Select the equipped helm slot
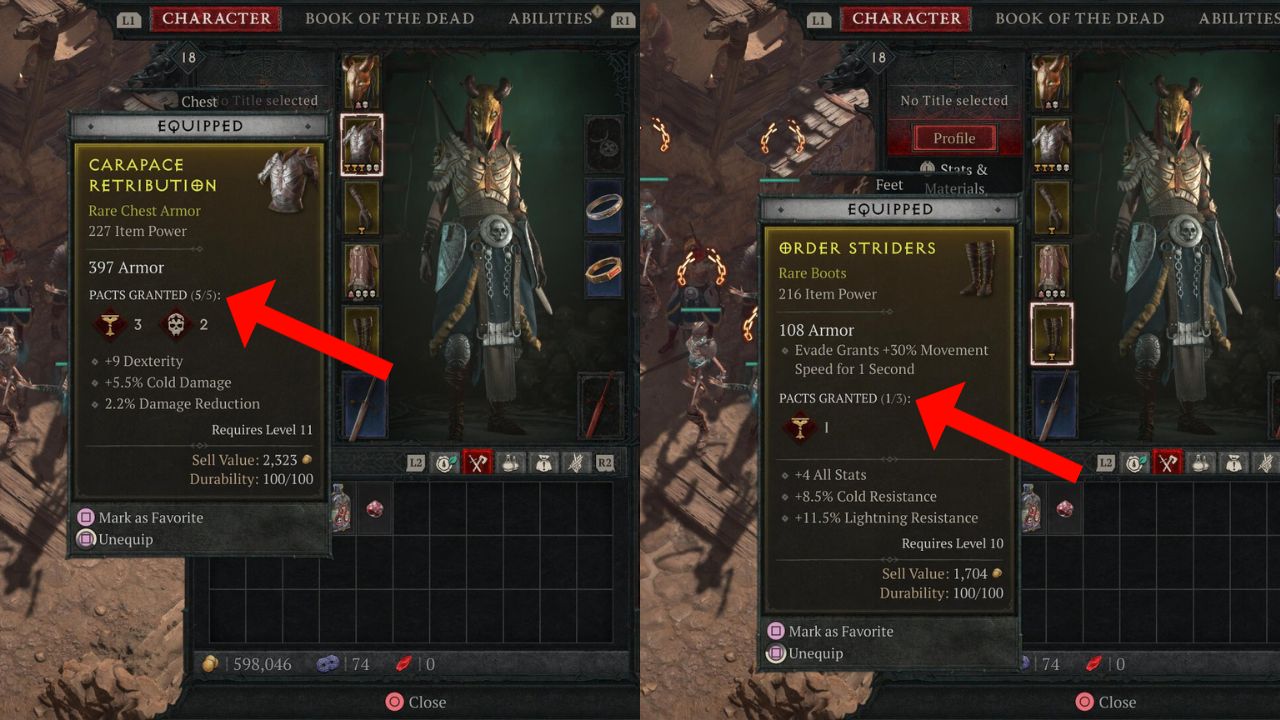This screenshot has height=720, width=1280. coord(360,82)
